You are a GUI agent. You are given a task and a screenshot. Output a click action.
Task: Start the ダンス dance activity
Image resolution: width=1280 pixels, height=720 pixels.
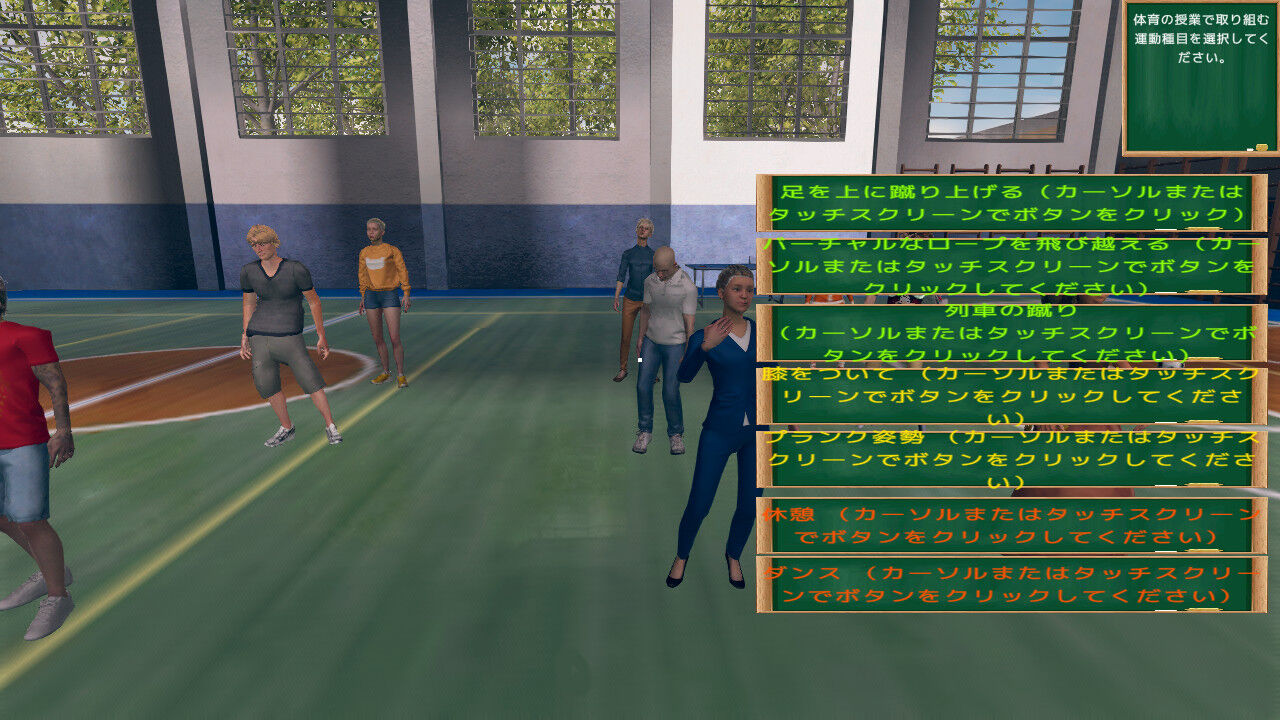(1002, 589)
